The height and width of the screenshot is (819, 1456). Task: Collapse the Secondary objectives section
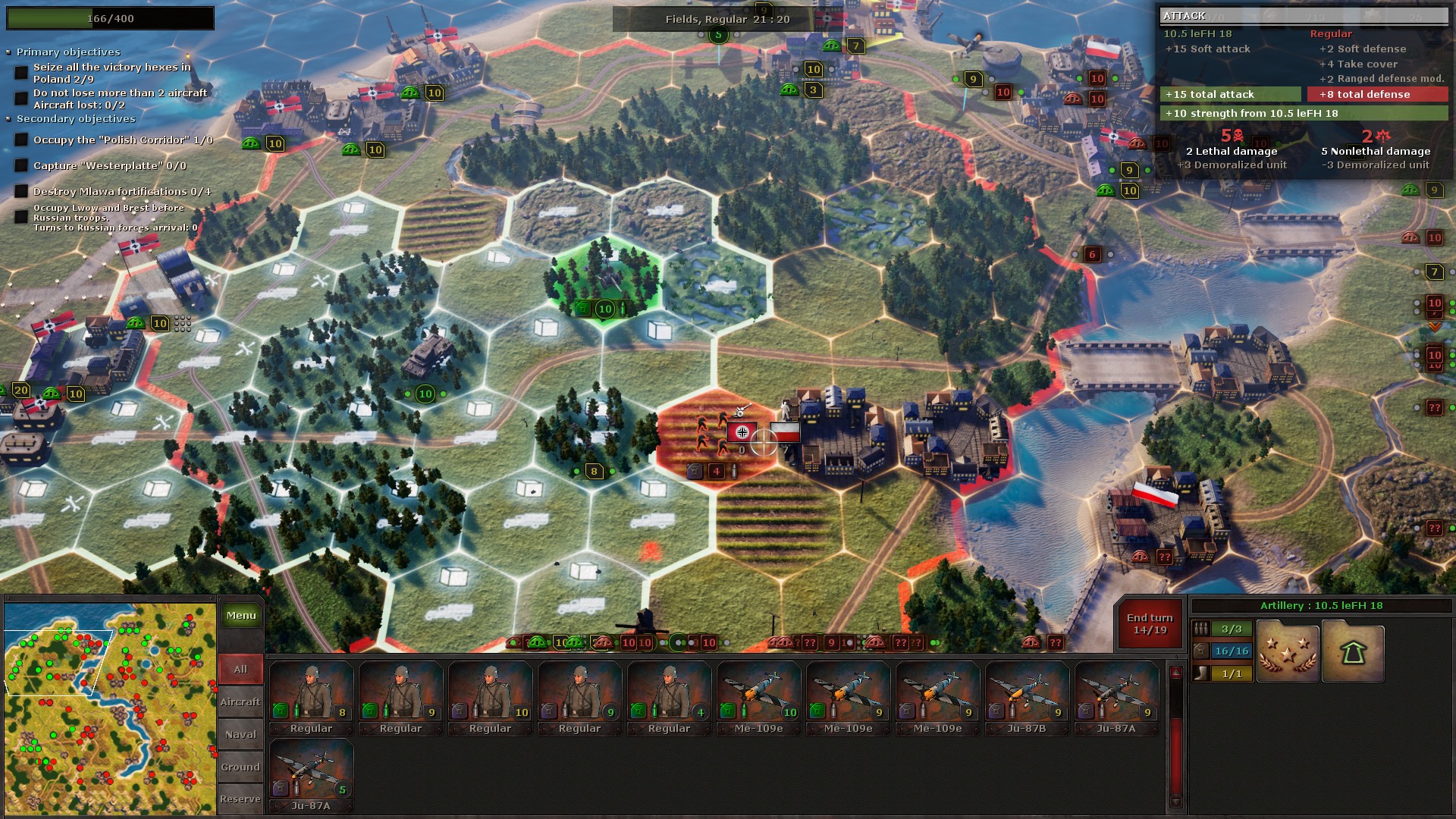pyautogui.click(x=8, y=119)
